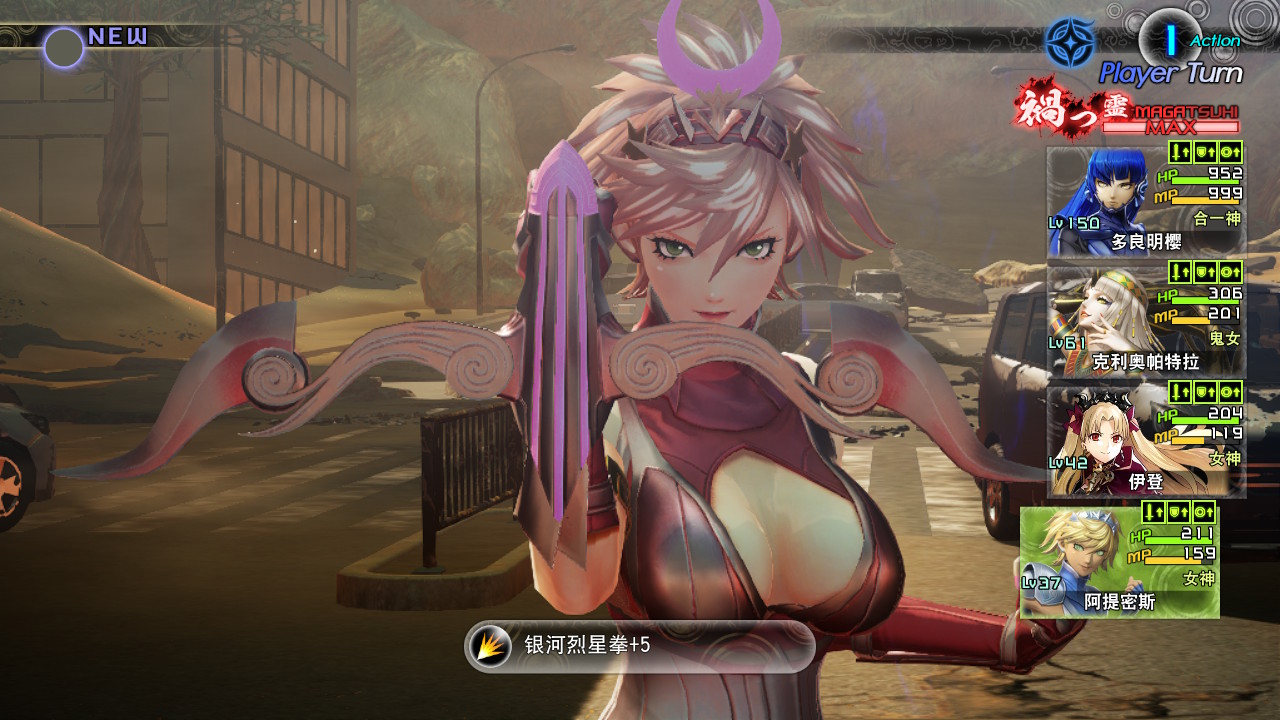Click the defense-up shield icon on 阿提密斯
Viewport: 1280px width, 720px height.
tap(1178, 512)
